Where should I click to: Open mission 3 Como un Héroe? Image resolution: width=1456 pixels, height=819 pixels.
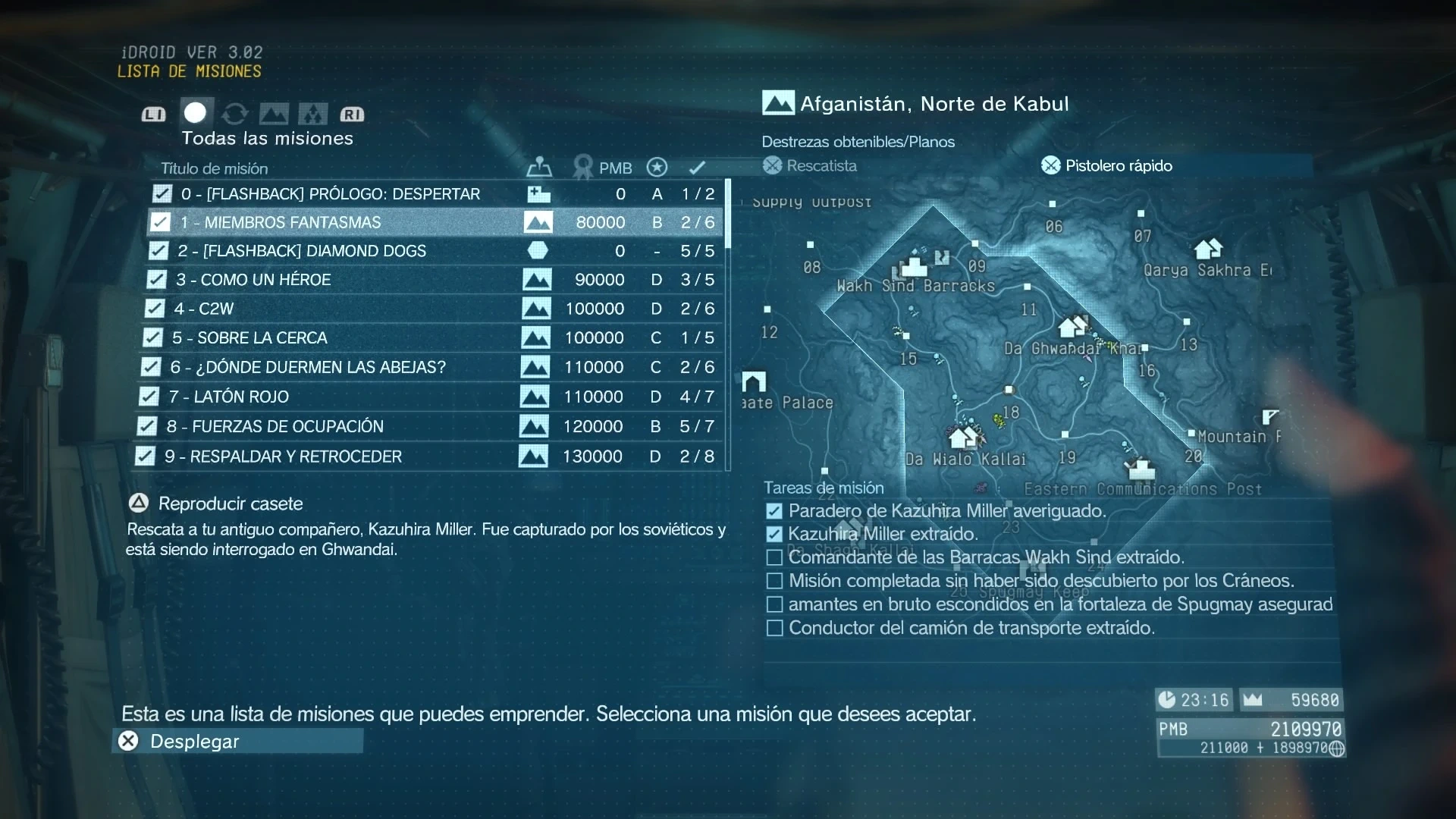[x=253, y=280]
